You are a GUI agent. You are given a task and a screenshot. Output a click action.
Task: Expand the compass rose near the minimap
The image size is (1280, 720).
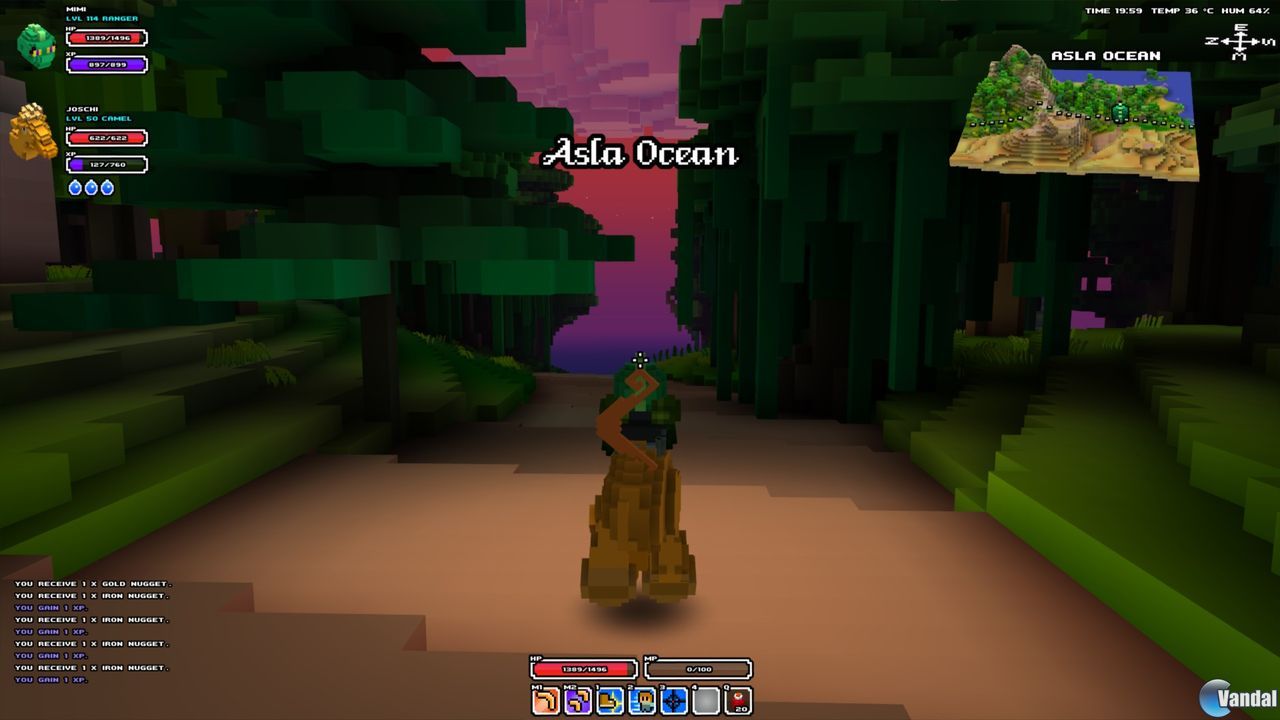click(1239, 42)
